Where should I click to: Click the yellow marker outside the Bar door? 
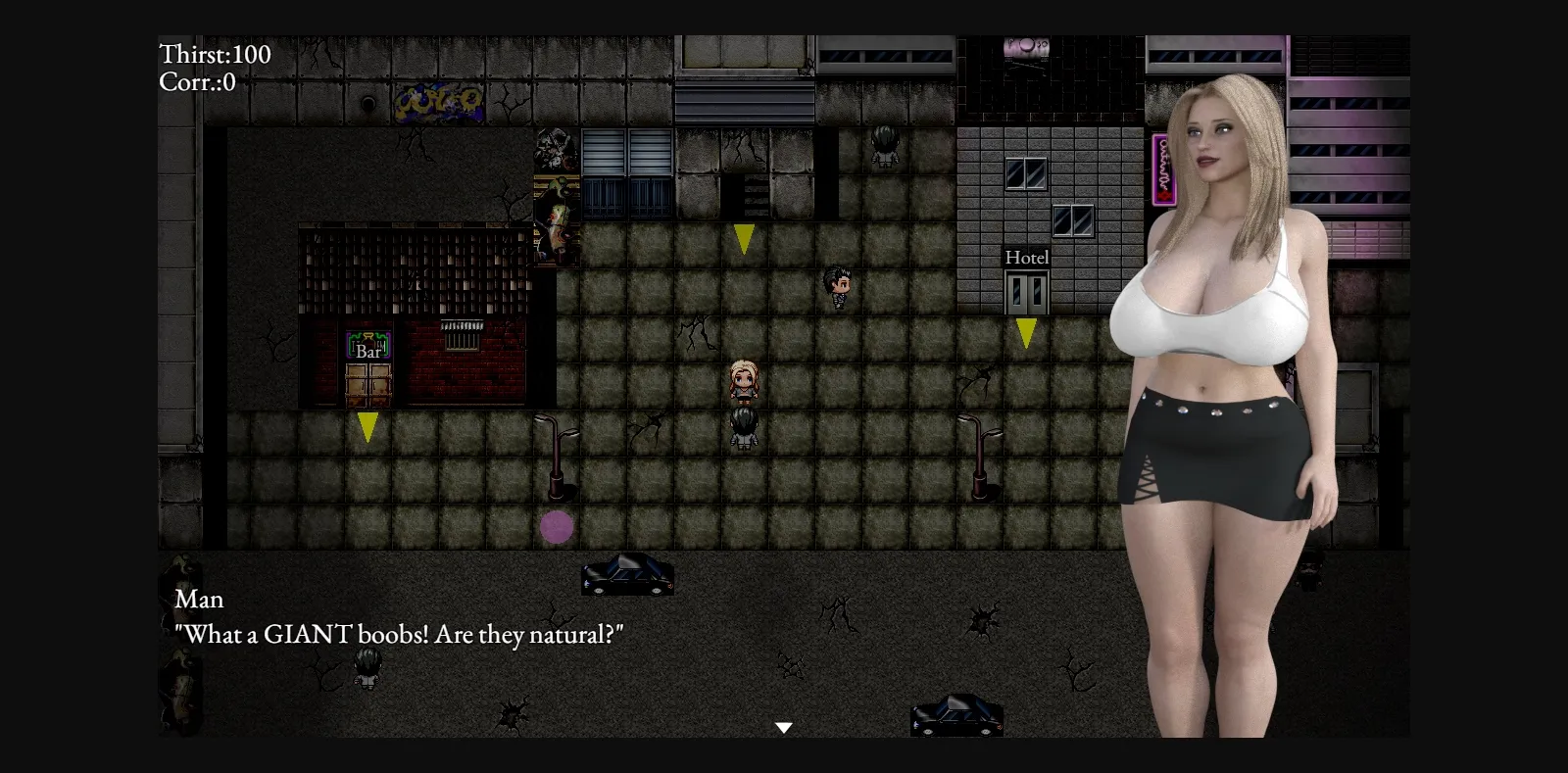click(x=367, y=425)
